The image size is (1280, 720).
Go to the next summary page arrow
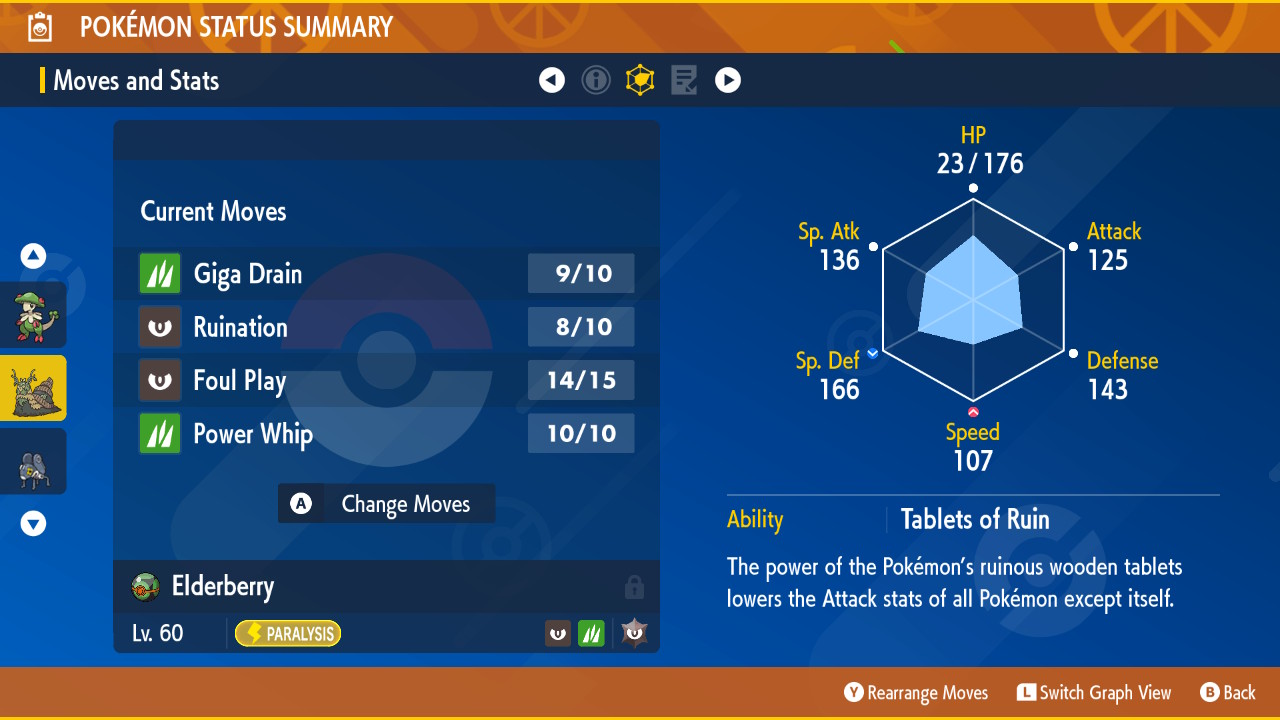(x=728, y=80)
